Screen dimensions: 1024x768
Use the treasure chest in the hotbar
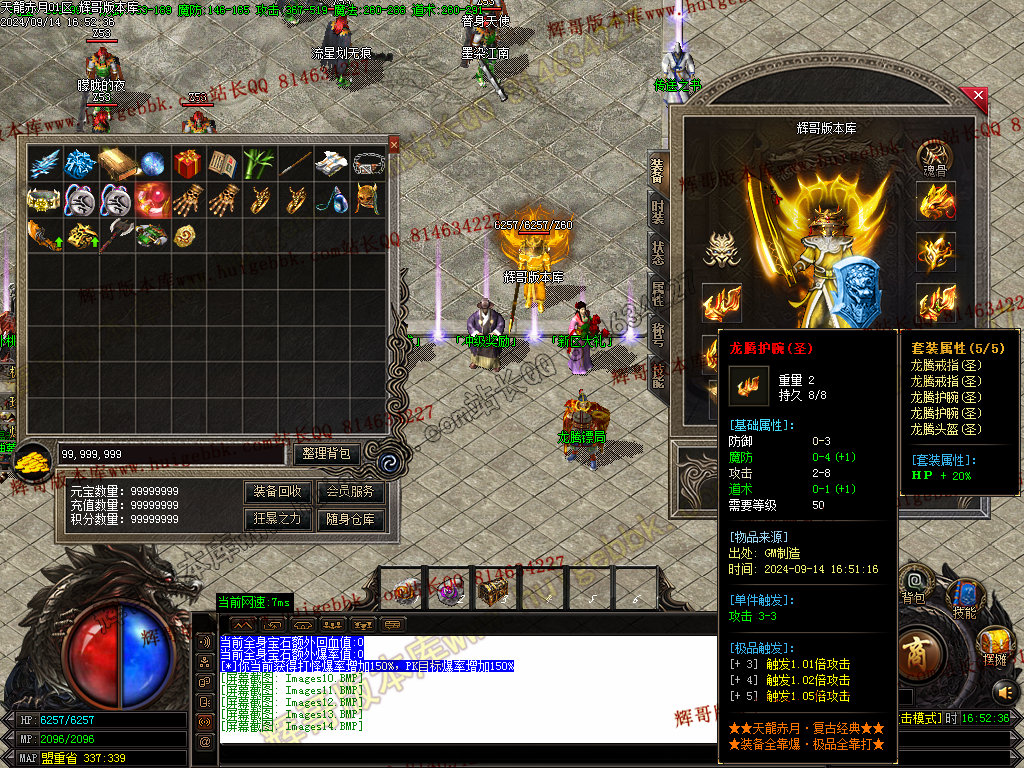491,592
